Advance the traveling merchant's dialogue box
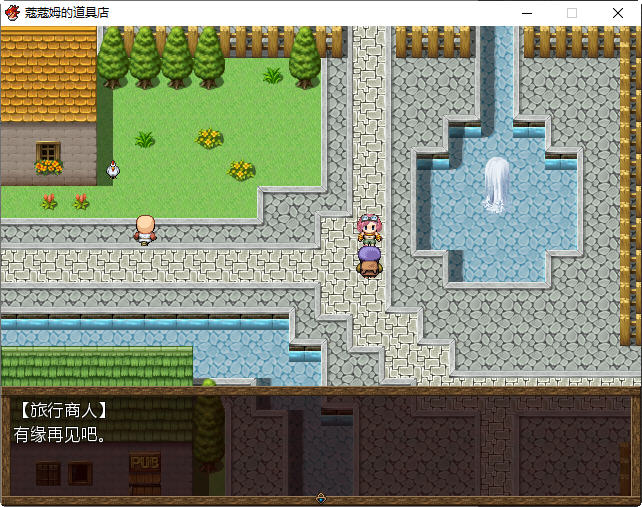642x507 pixels. click(x=320, y=445)
